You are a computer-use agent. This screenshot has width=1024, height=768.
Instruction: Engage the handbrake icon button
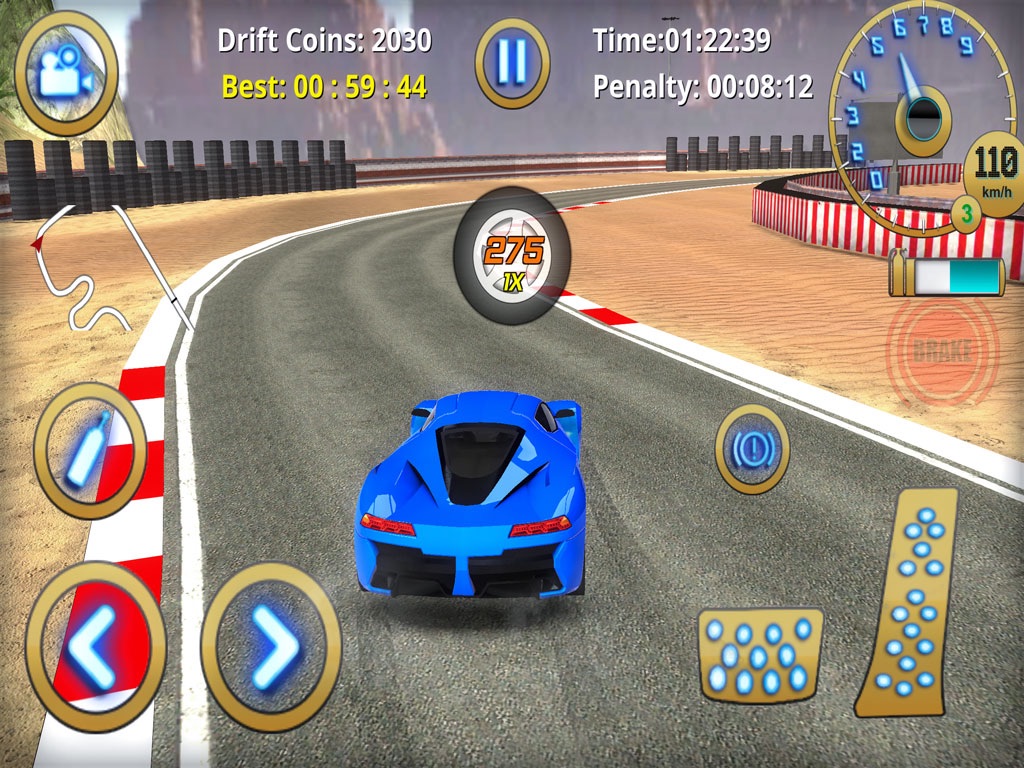752,449
